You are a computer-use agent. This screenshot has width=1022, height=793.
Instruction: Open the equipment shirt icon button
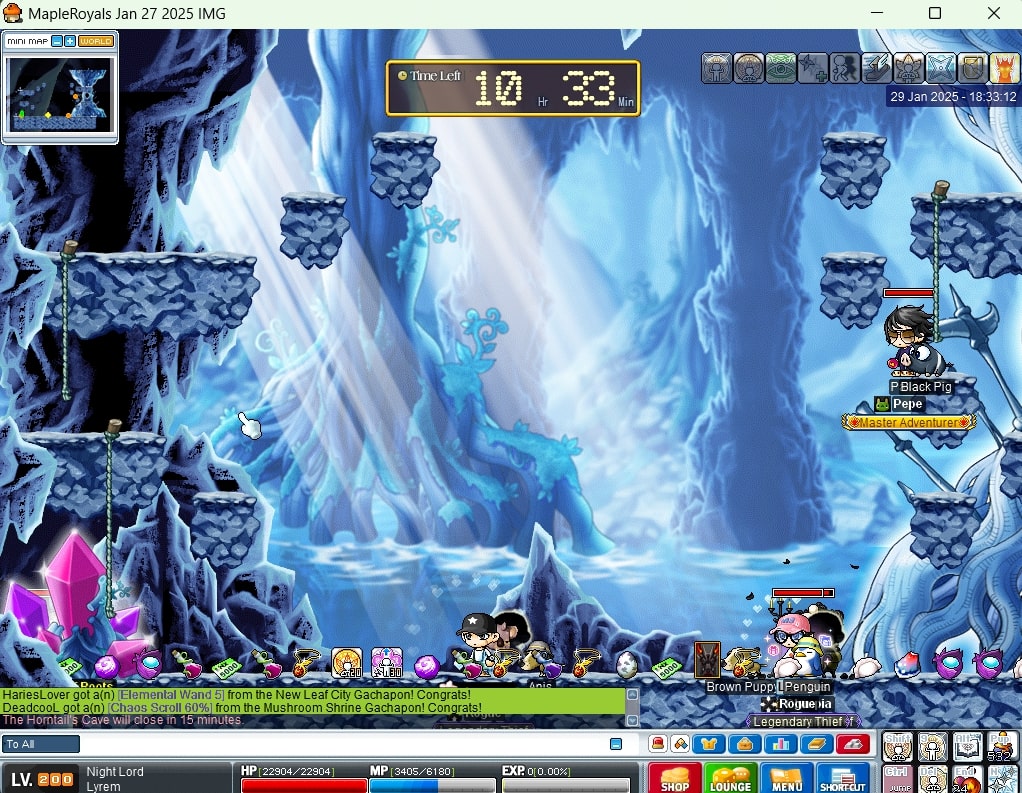(x=711, y=743)
